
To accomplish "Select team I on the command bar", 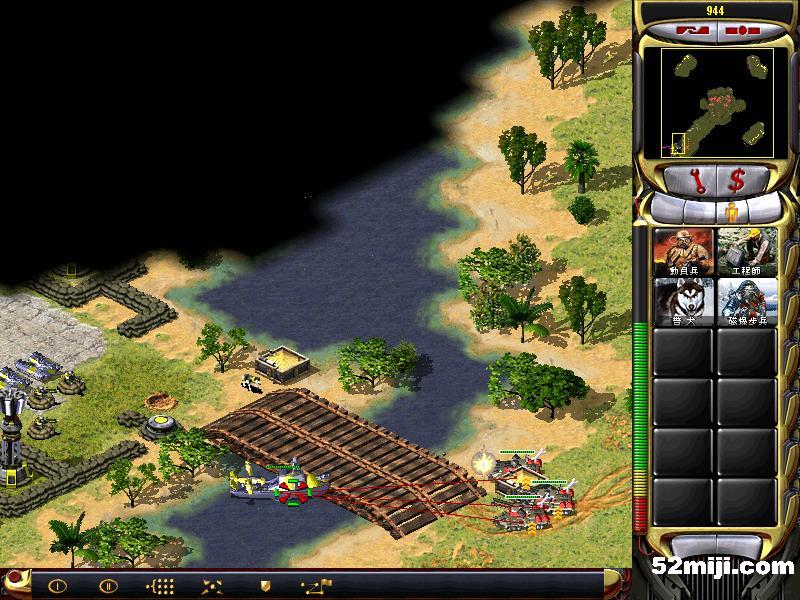I will pos(58,586).
